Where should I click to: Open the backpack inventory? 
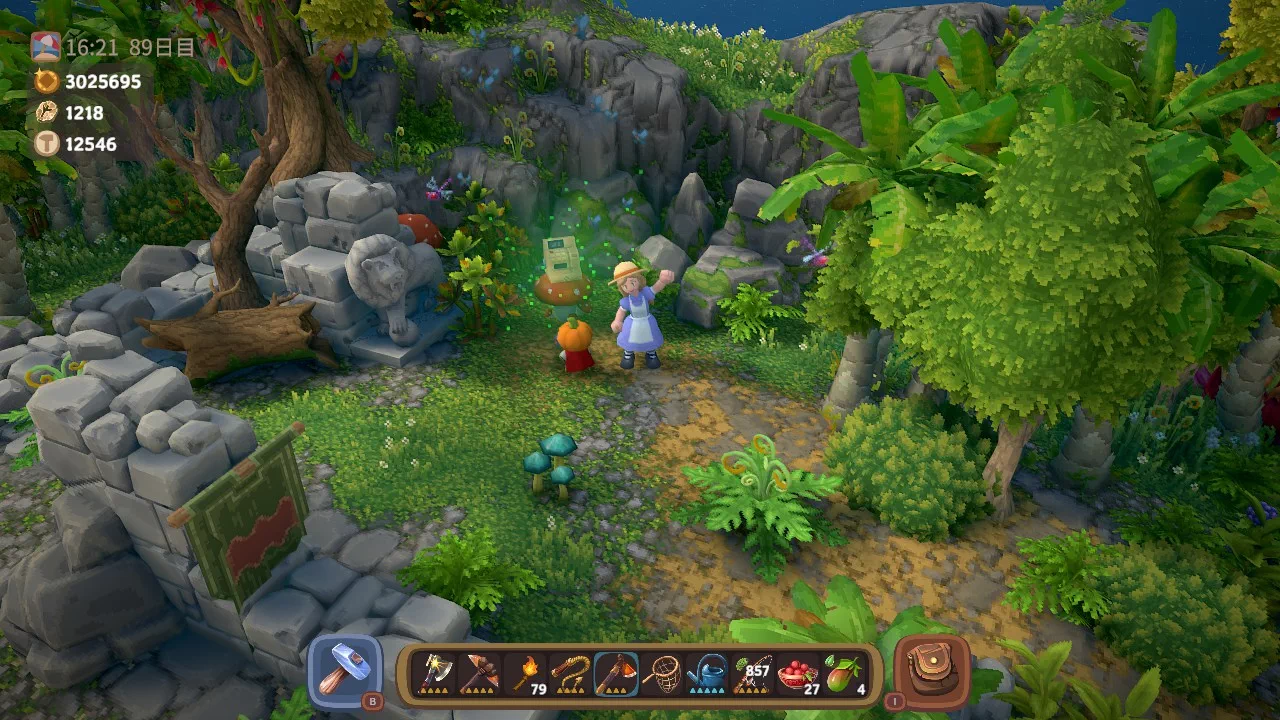point(931,671)
